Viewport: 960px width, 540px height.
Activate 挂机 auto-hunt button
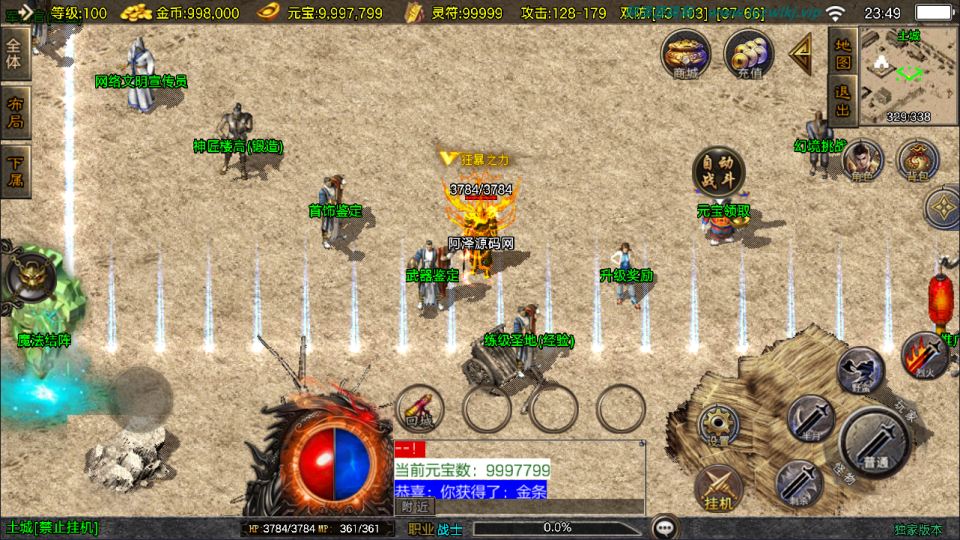point(718,487)
